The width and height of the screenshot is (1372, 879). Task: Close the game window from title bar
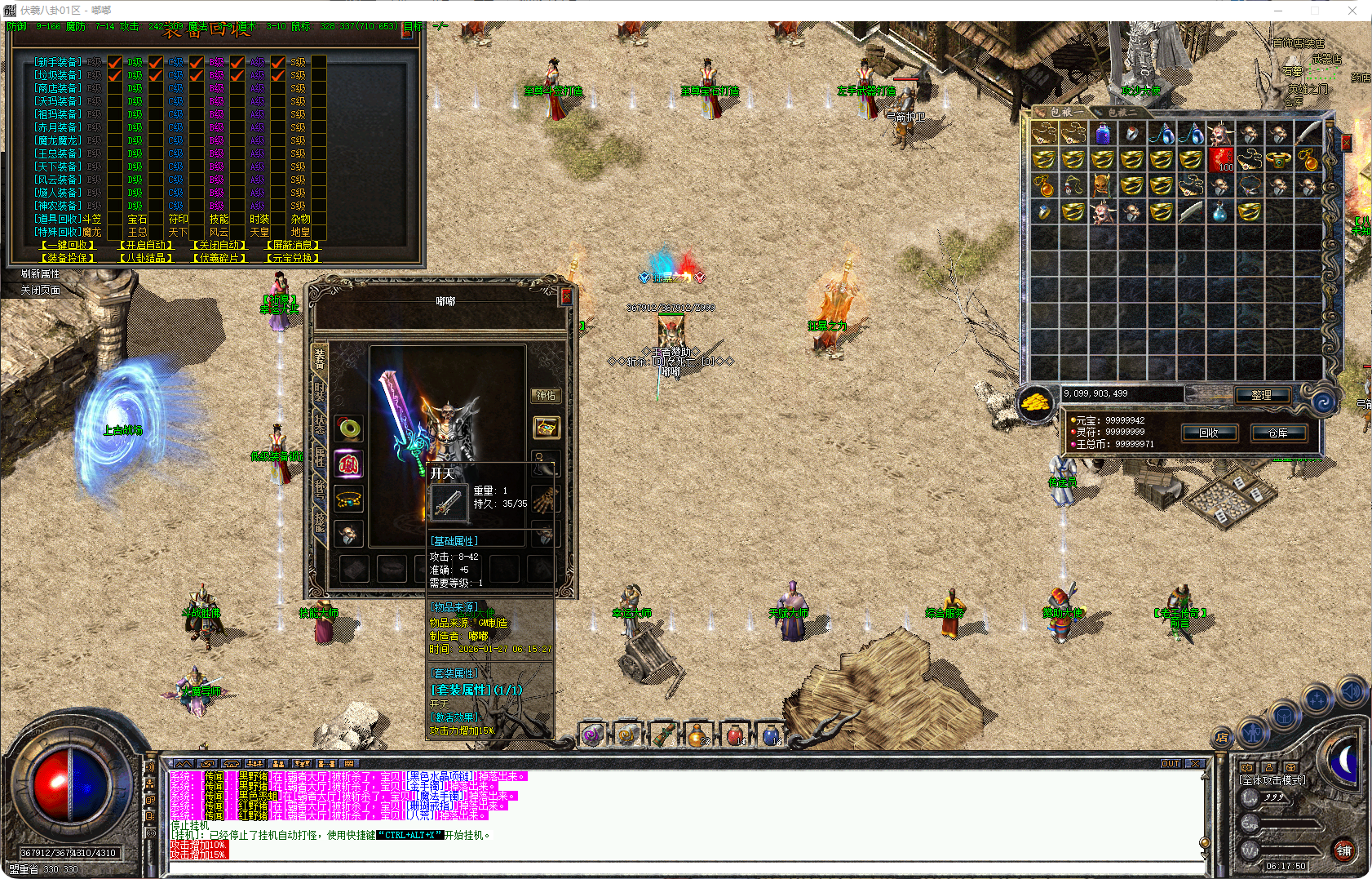(1352, 11)
